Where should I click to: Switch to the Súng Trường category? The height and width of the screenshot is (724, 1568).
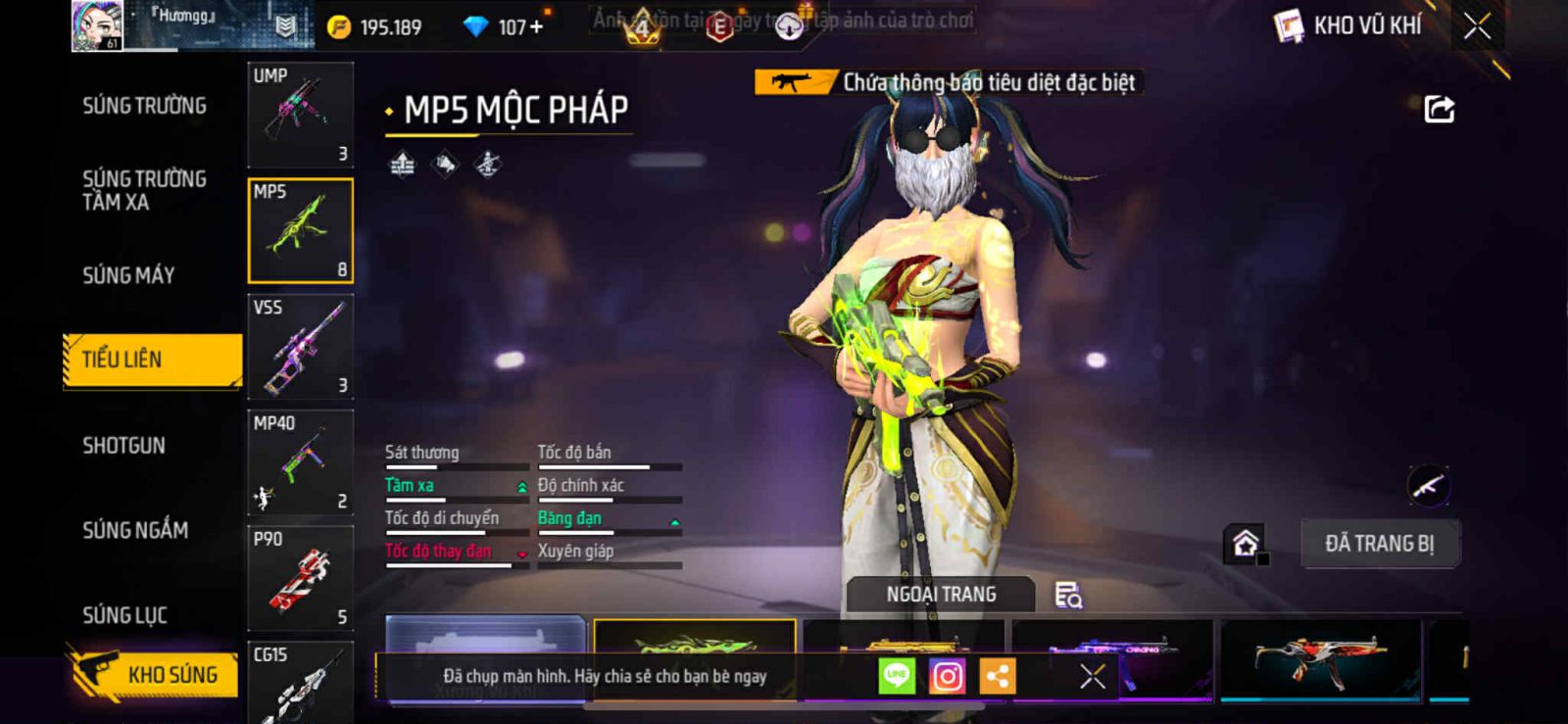pos(144,106)
